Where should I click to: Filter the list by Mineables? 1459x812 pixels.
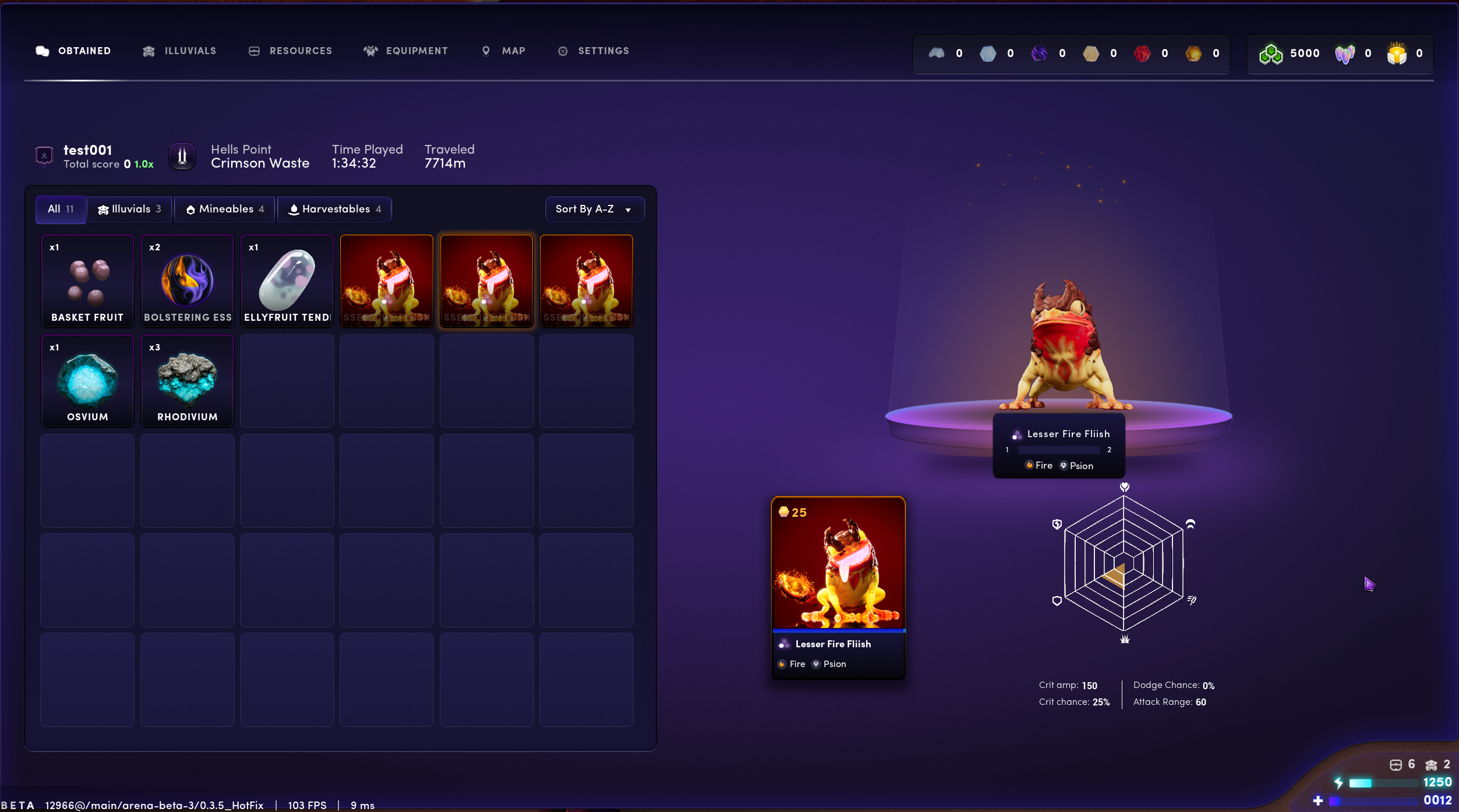(x=225, y=210)
